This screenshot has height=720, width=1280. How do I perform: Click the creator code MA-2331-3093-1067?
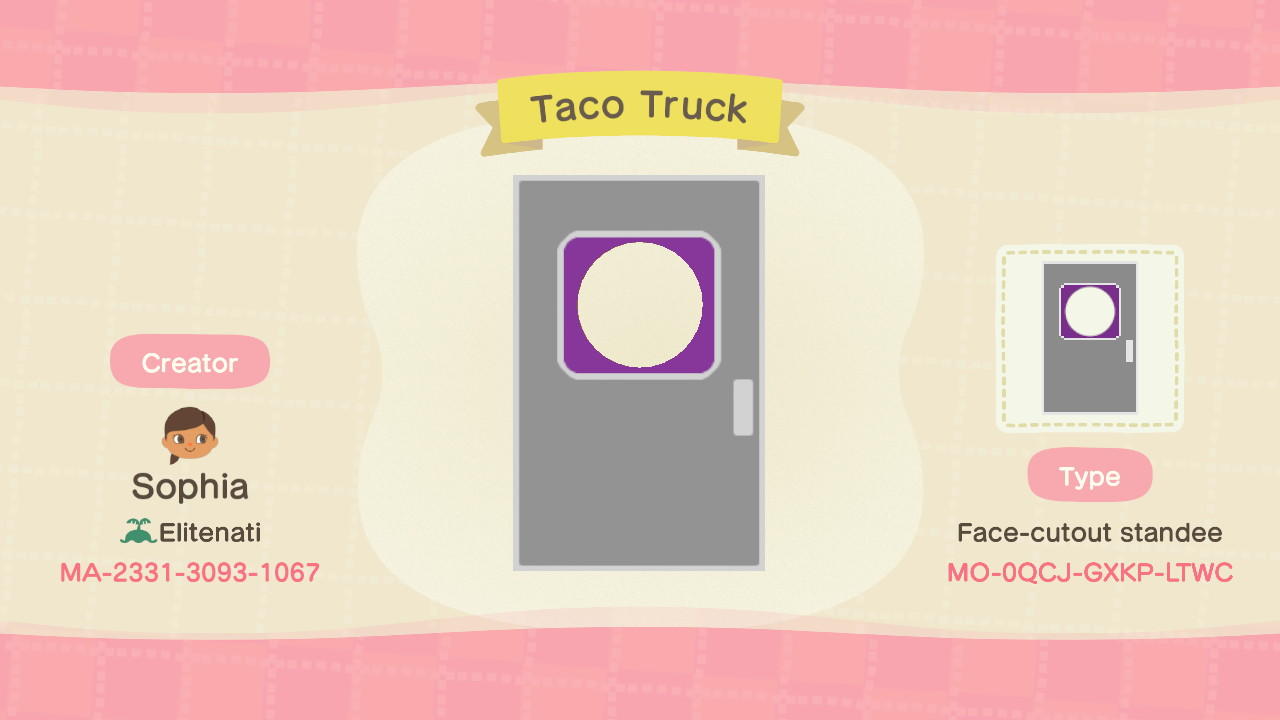click(189, 573)
